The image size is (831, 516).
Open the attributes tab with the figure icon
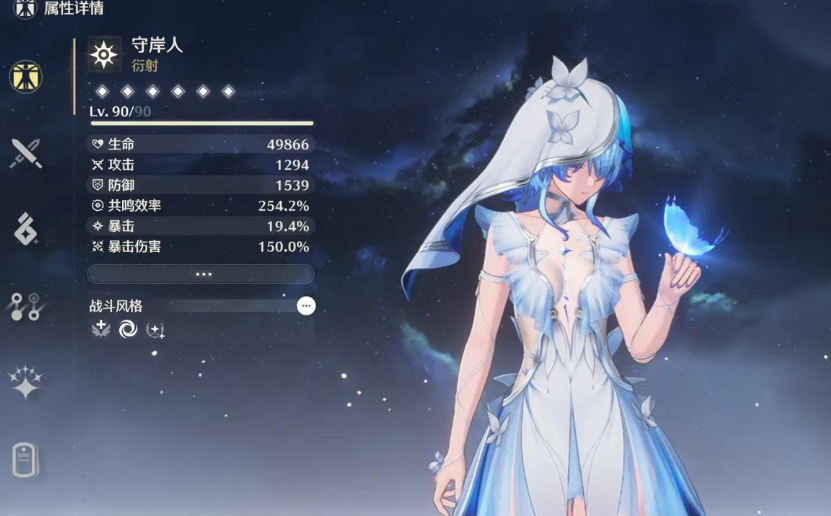point(26,76)
